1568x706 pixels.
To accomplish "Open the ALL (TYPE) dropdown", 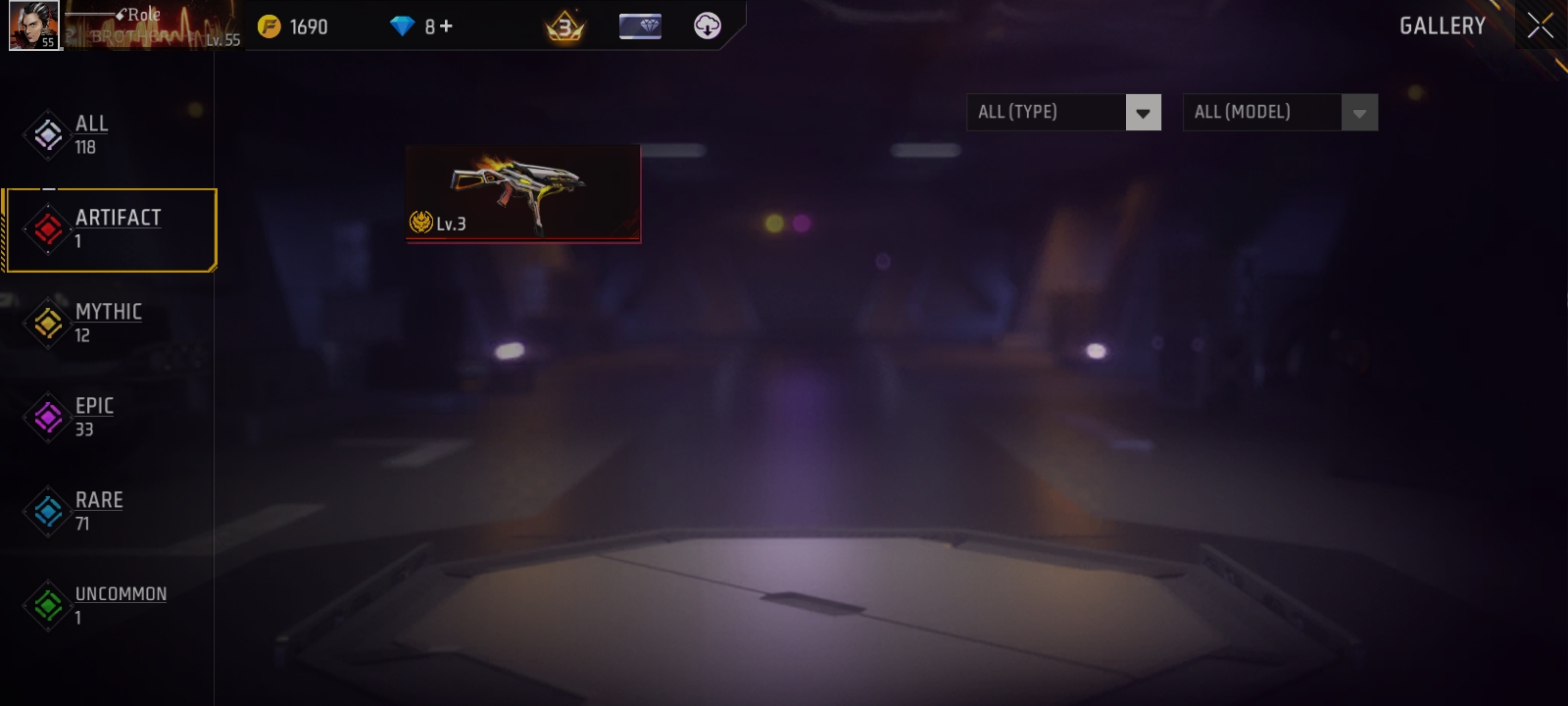I will [1049, 112].
